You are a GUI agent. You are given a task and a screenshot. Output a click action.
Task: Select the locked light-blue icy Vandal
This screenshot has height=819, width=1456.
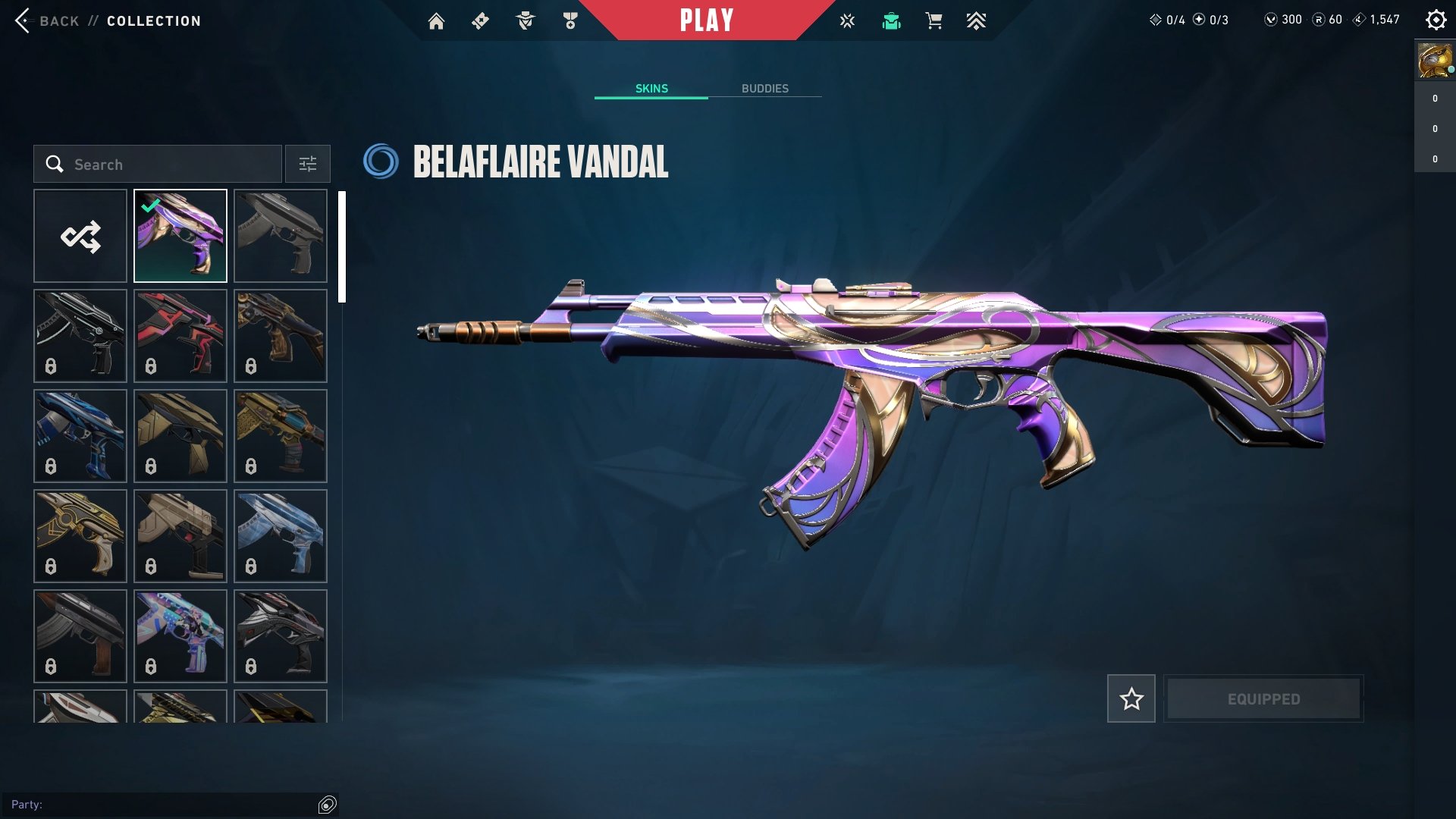coord(281,536)
